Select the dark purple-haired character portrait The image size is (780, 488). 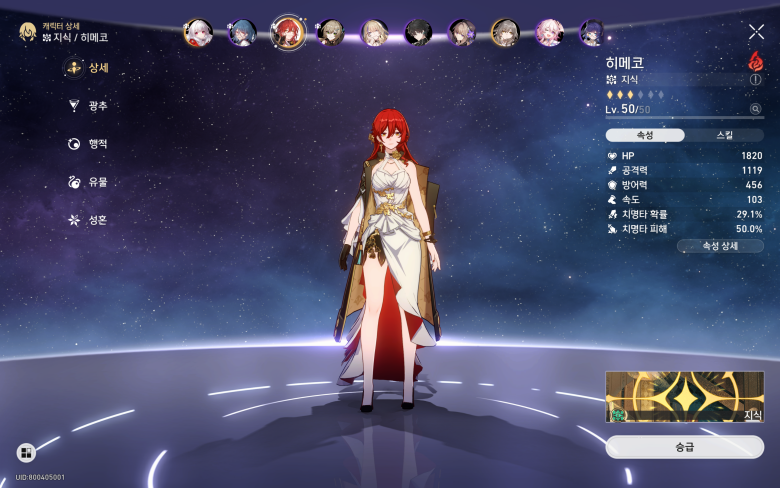pos(592,33)
